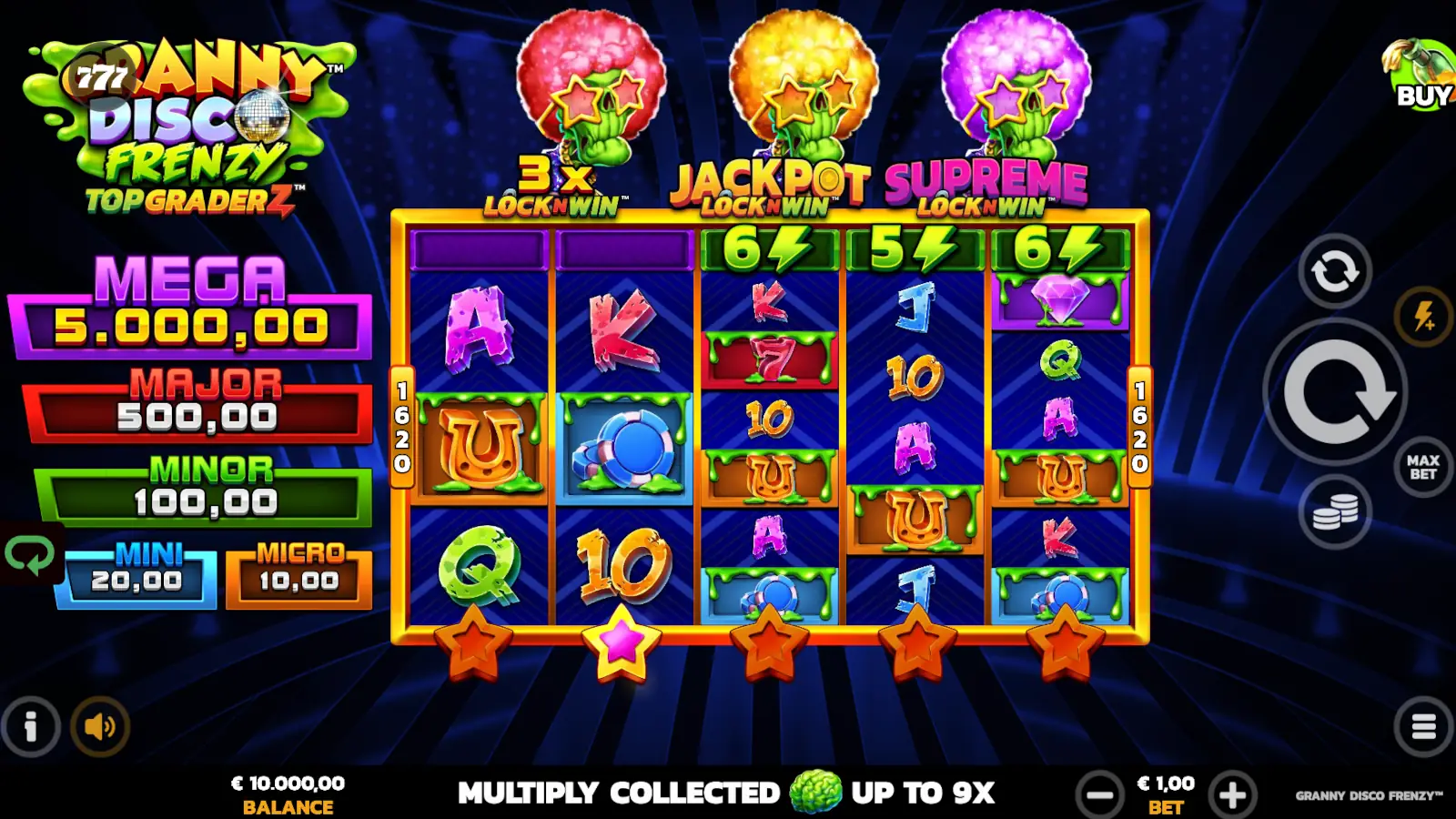
Task: Activate the autoplay double-arrow icon
Action: 1334,272
